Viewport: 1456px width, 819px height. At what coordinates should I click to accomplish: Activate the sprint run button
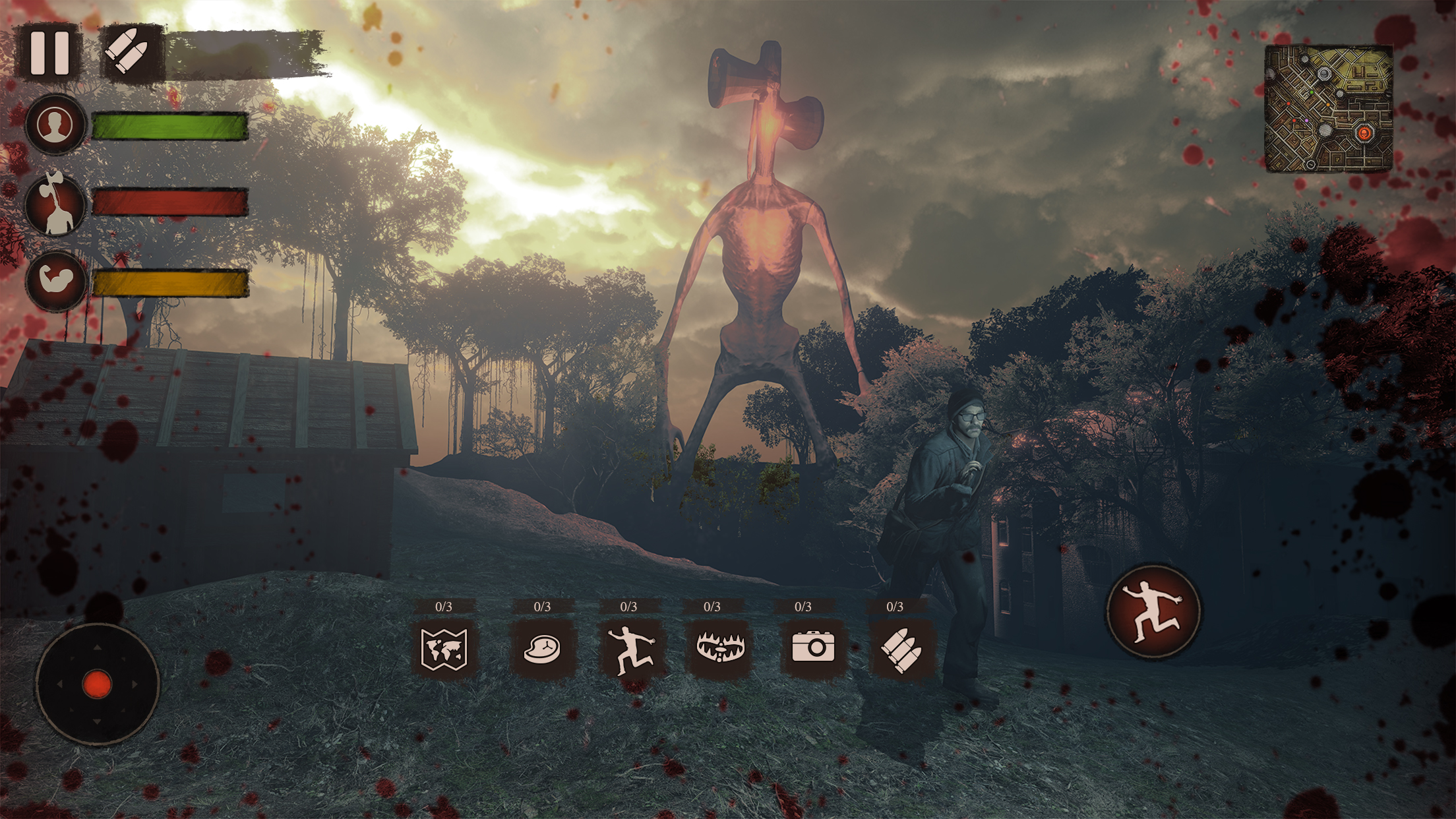[1153, 611]
